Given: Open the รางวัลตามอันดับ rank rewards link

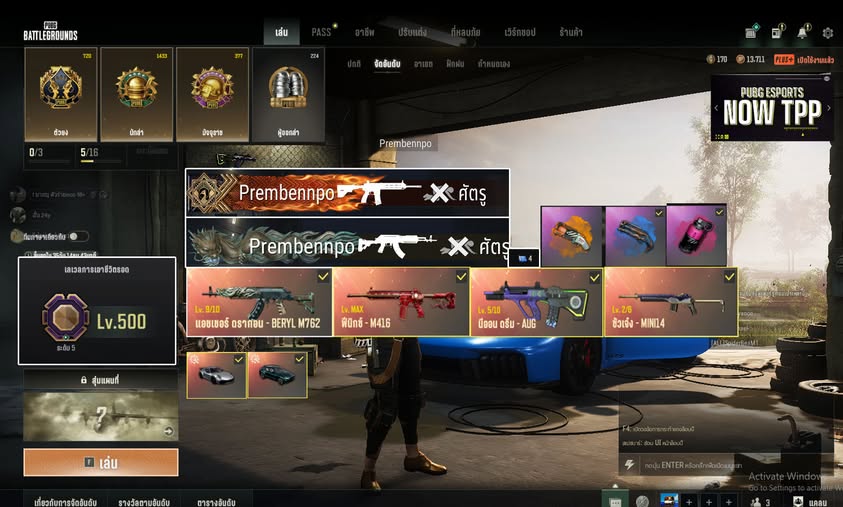Looking at the screenshot, I should (x=142, y=498).
